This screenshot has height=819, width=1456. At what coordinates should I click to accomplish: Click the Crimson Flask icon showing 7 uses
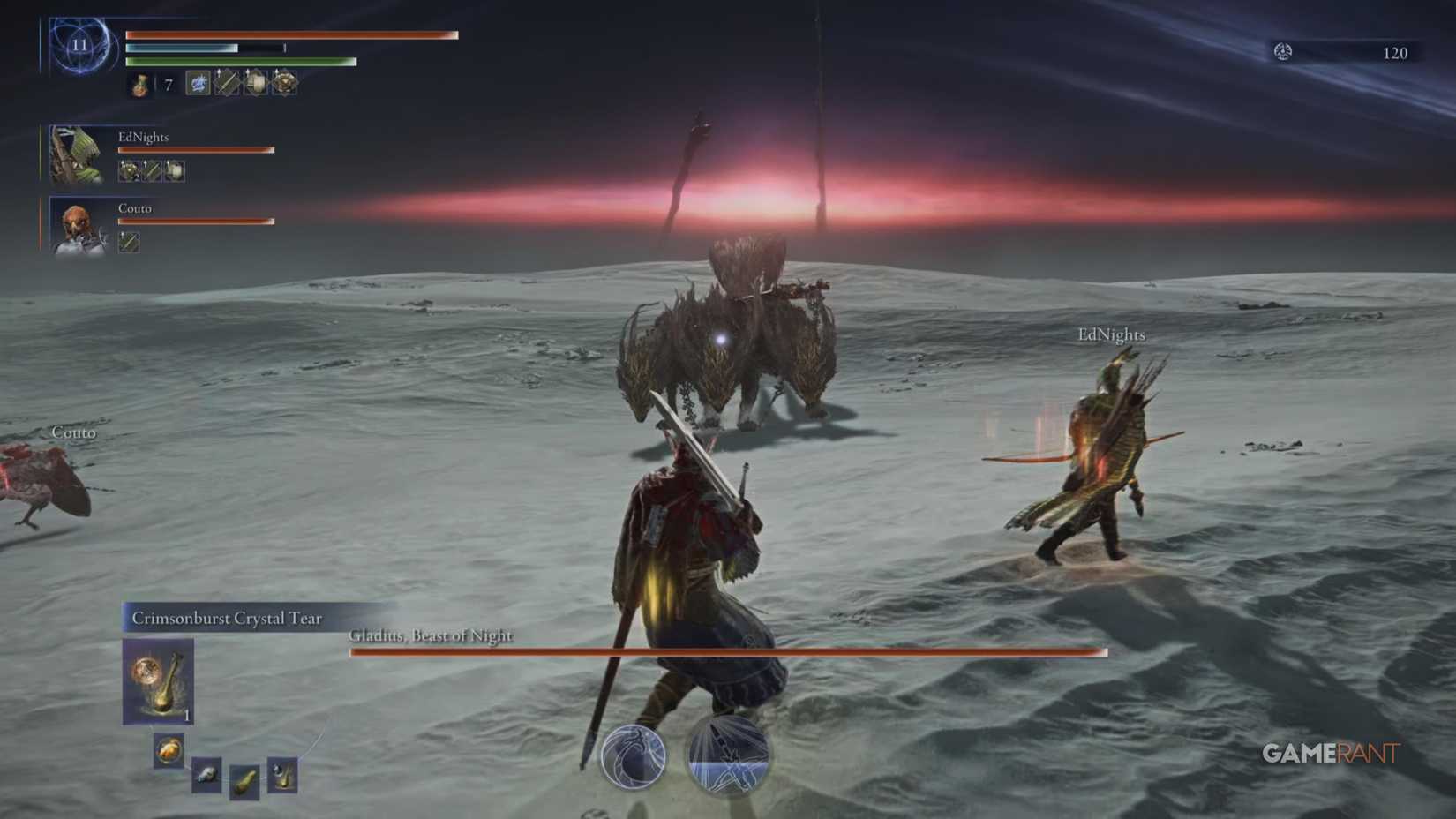tap(139, 85)
